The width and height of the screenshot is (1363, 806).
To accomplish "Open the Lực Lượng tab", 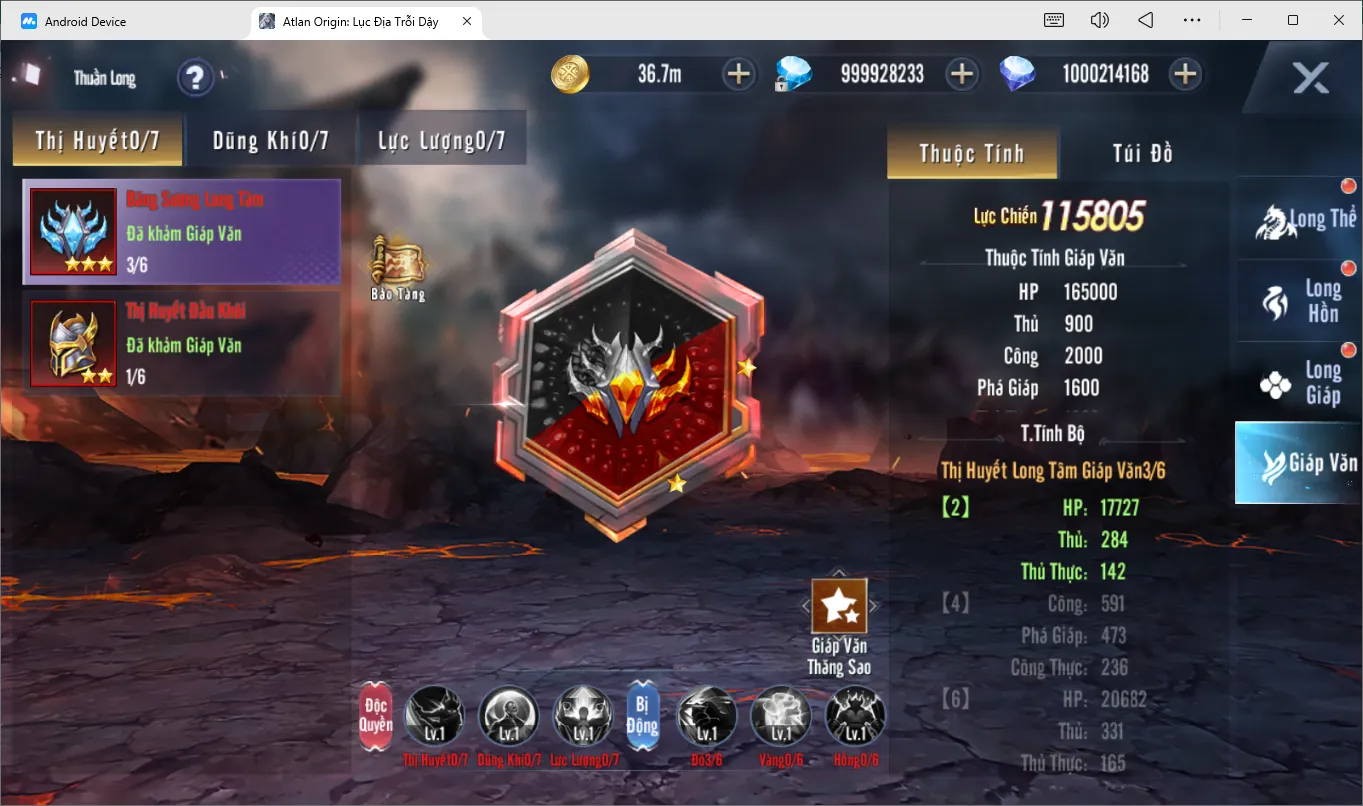I will (x=441, y=141).
